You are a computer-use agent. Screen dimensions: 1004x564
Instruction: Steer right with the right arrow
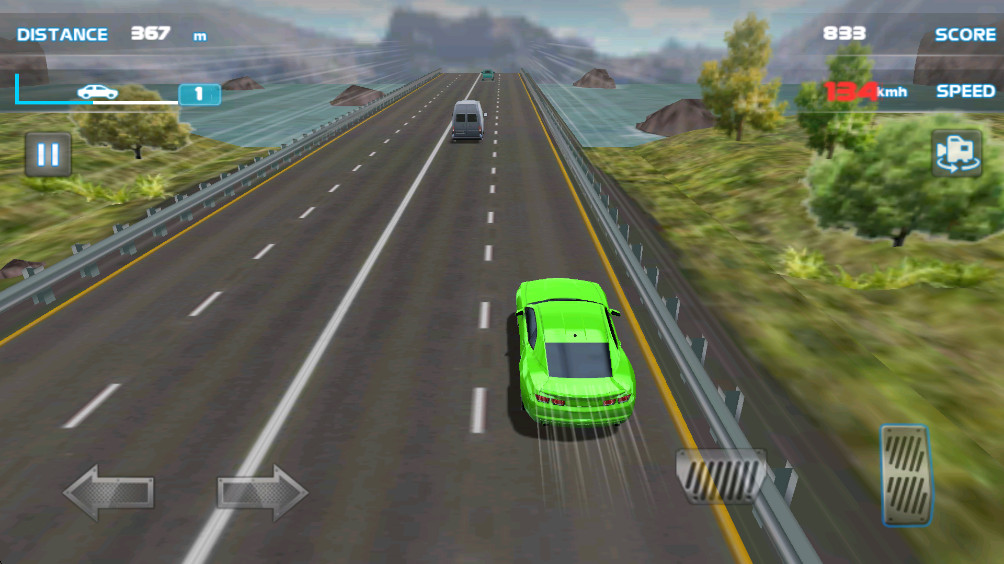[x=262, y=492]
